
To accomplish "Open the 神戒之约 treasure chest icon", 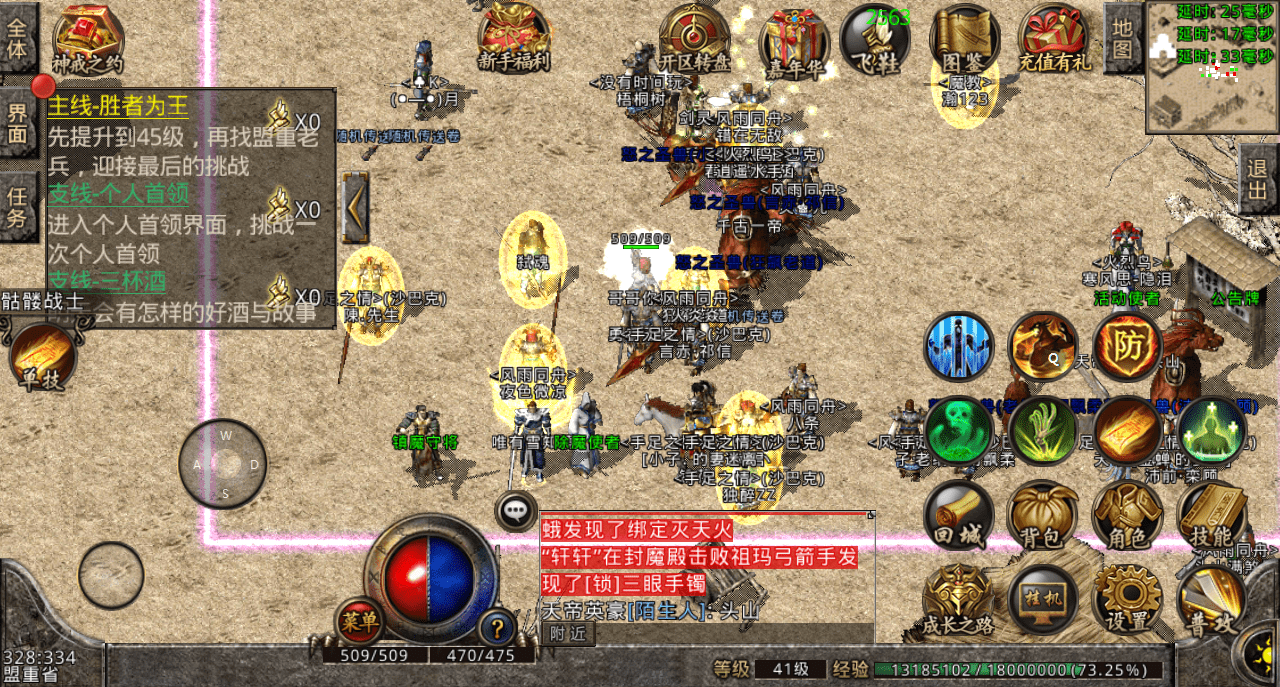I will pyautogui.click(x=88, y=38).
